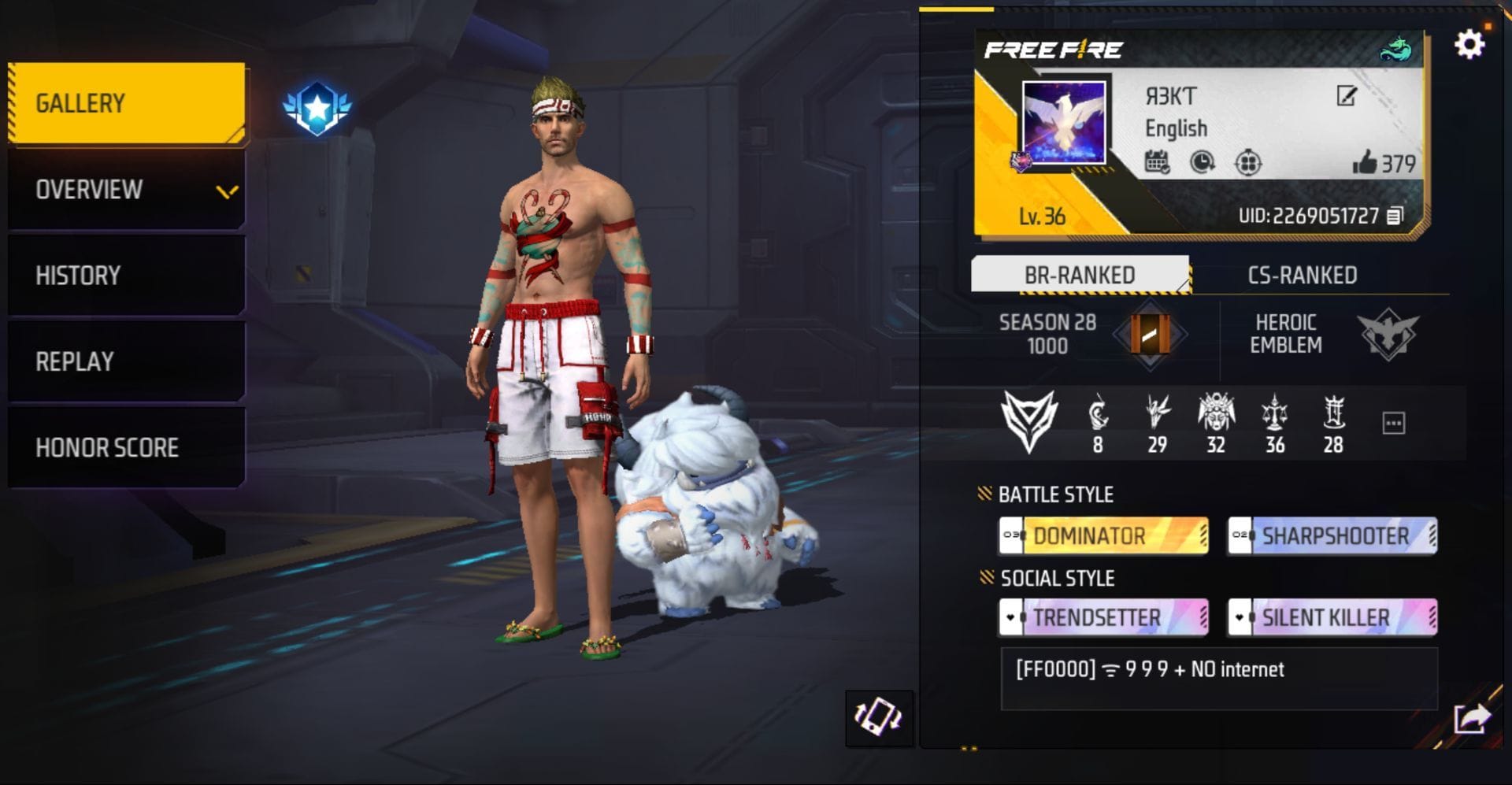Viewport: 1512px width, 785px height.
Task: Toggle the SILENT KILLER social style
Action: coord(1330,617)
